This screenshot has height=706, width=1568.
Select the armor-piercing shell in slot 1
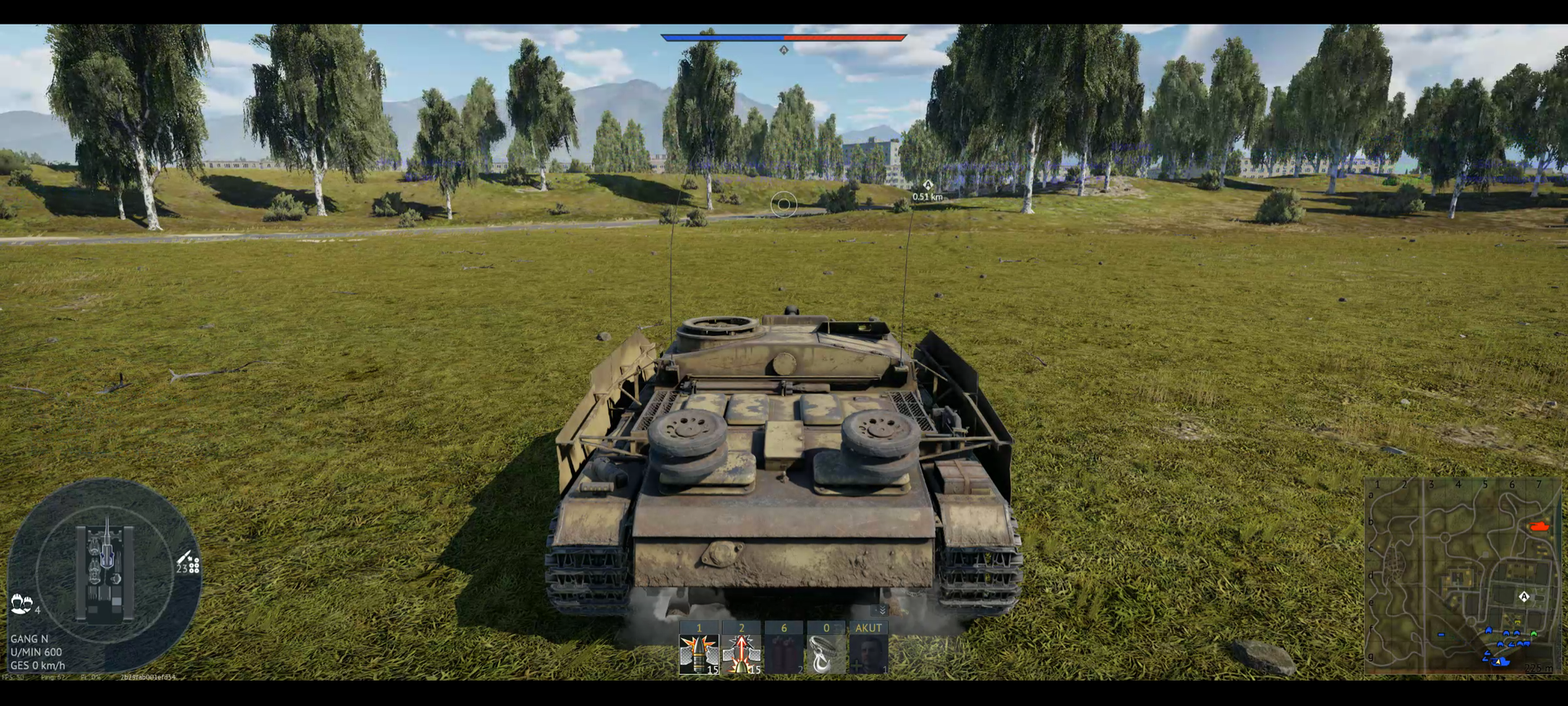[699, 654]
